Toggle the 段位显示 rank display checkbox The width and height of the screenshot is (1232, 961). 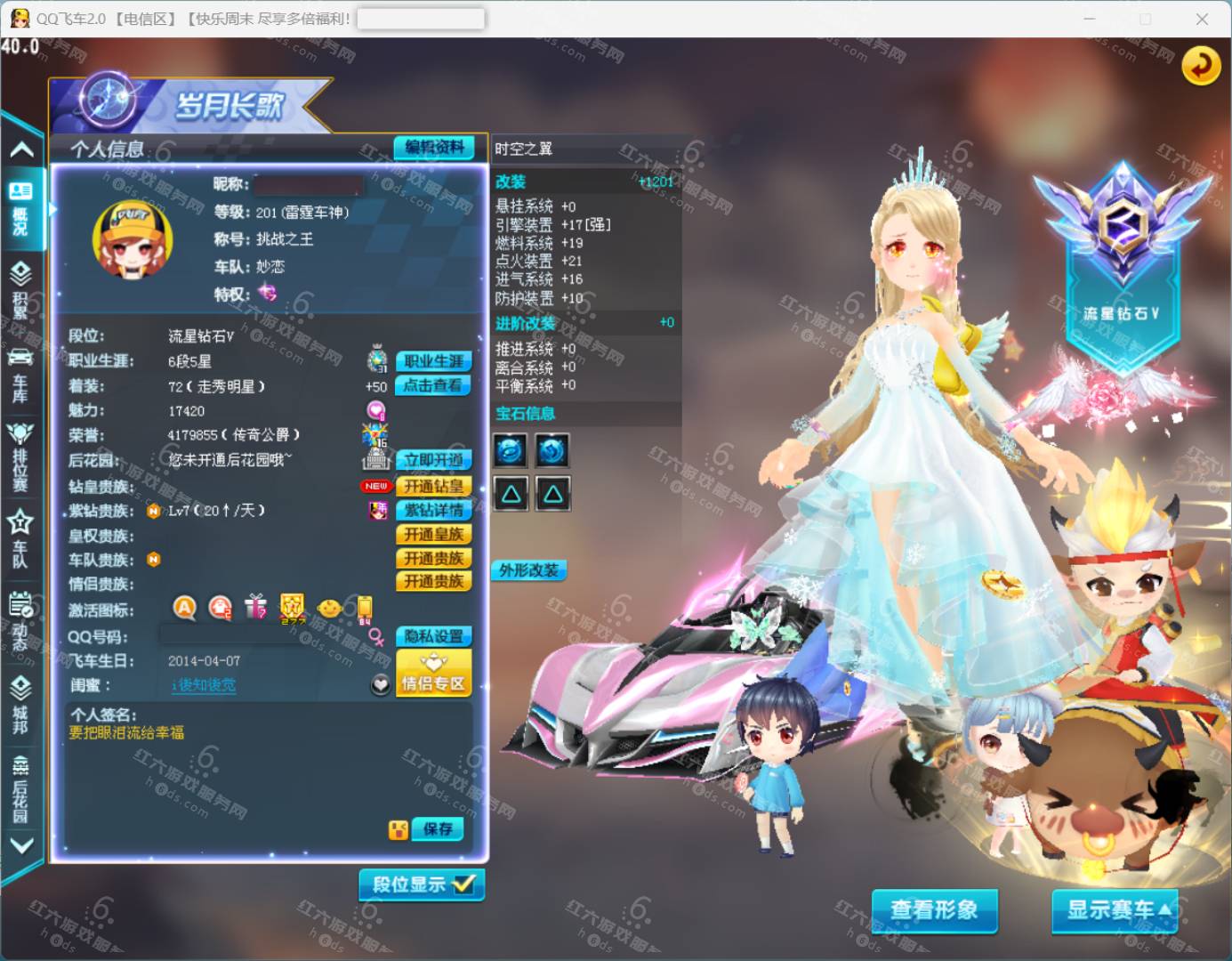tap(422, 884)
